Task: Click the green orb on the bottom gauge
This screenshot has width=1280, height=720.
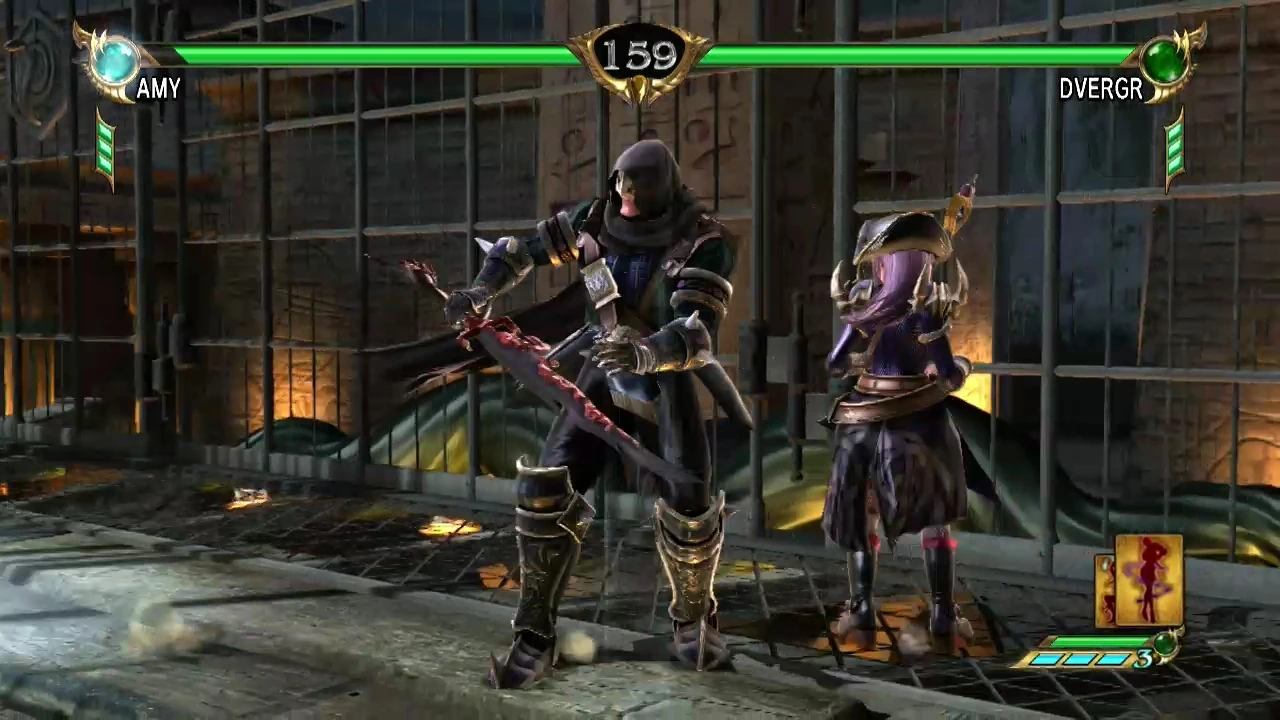Action: pos(1164,645)
